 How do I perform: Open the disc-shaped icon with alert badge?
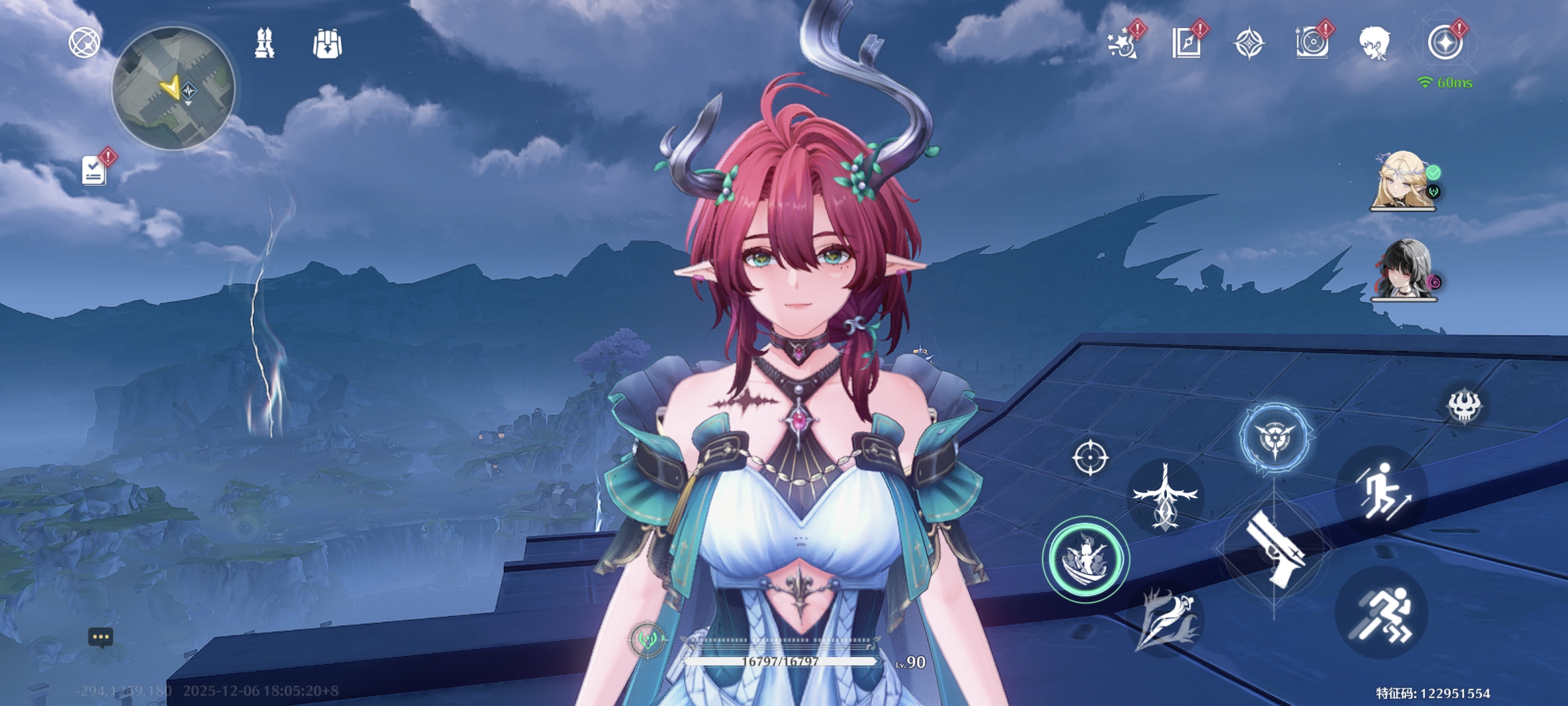1312,43
